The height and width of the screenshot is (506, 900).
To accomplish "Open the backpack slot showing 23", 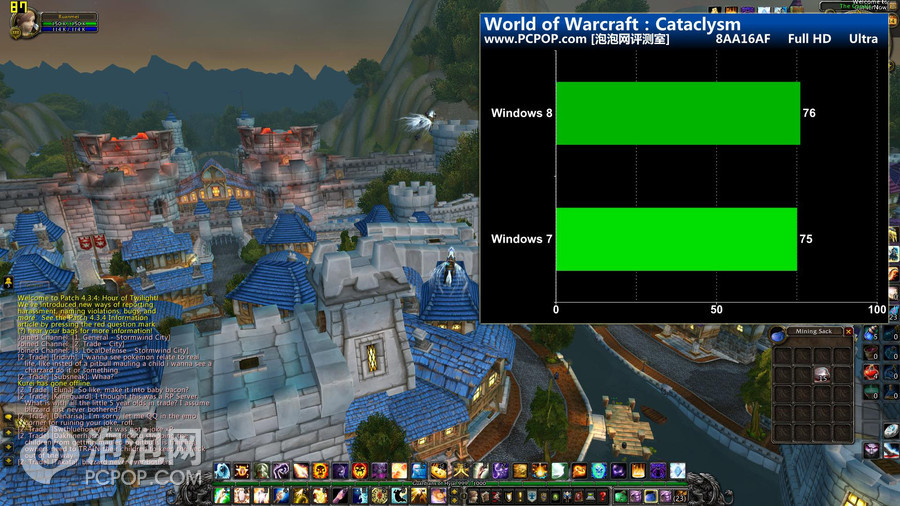I will (x=679, y=496).
